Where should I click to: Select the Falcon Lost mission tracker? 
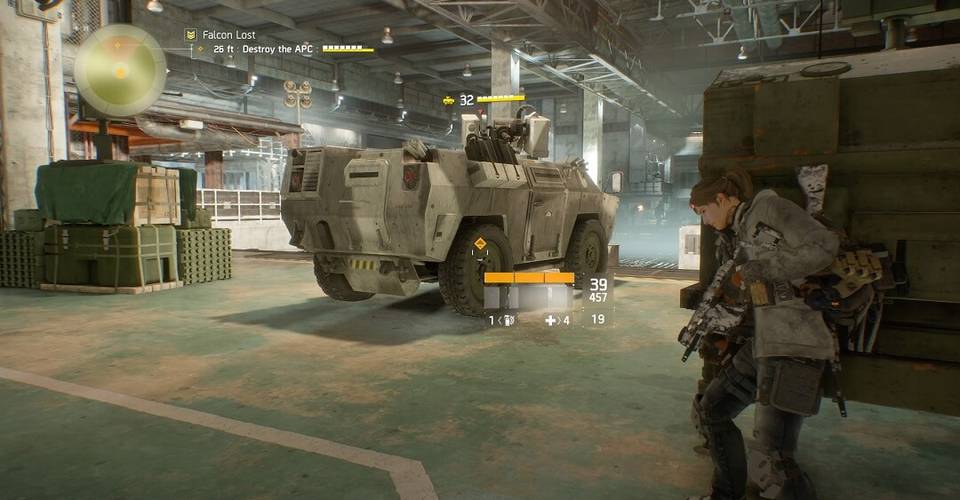pos(228,35)
